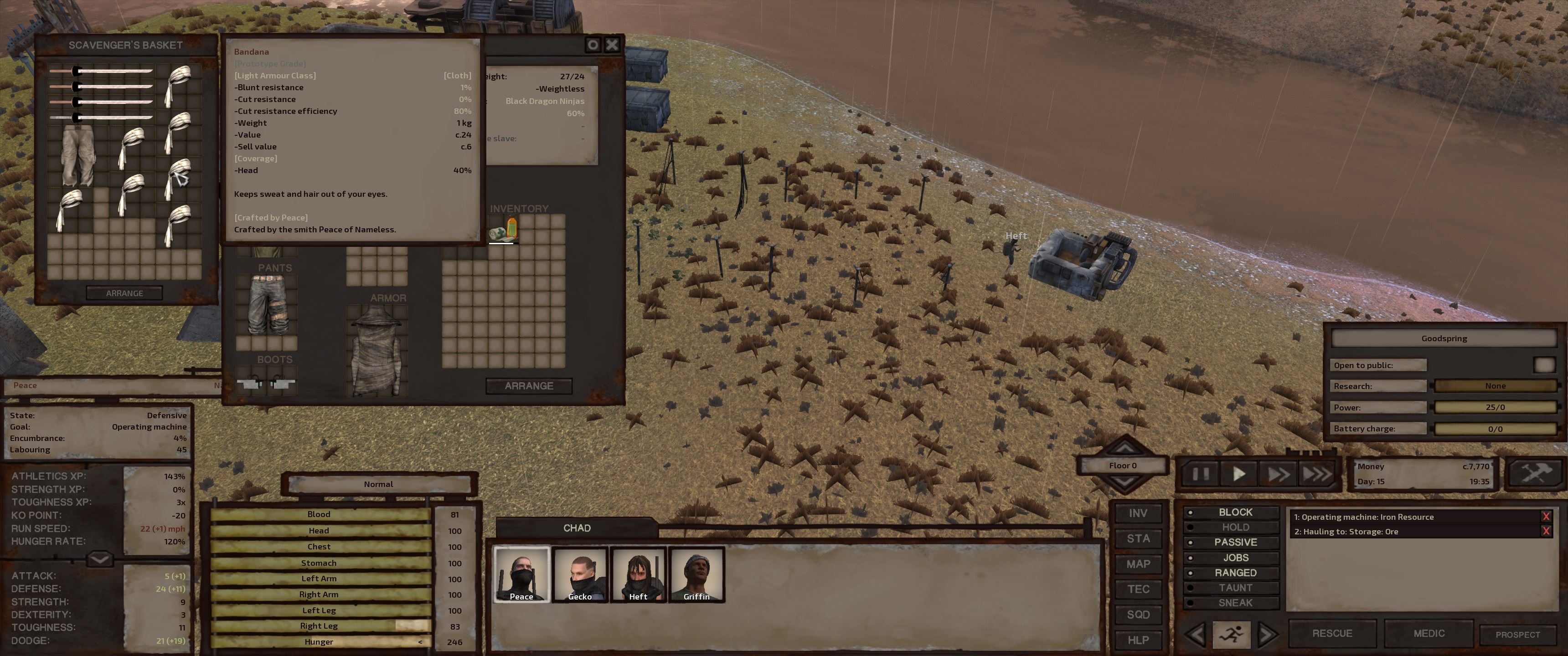Screen dimensions: 1568x656
Task: Set game to normal play speed
Action: pyautogui.click(x=1239, y=473)
